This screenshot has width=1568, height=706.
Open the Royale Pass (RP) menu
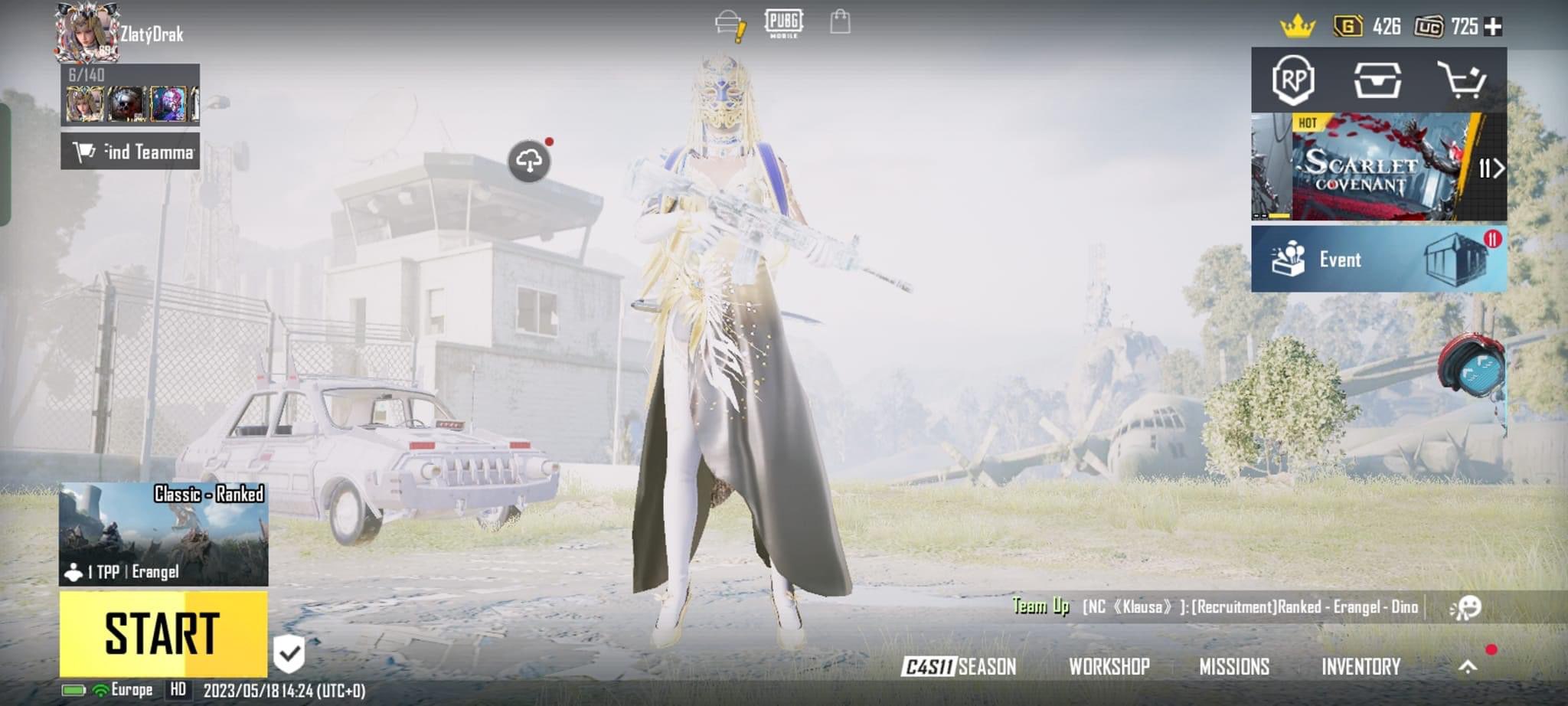coord(1293,80)
